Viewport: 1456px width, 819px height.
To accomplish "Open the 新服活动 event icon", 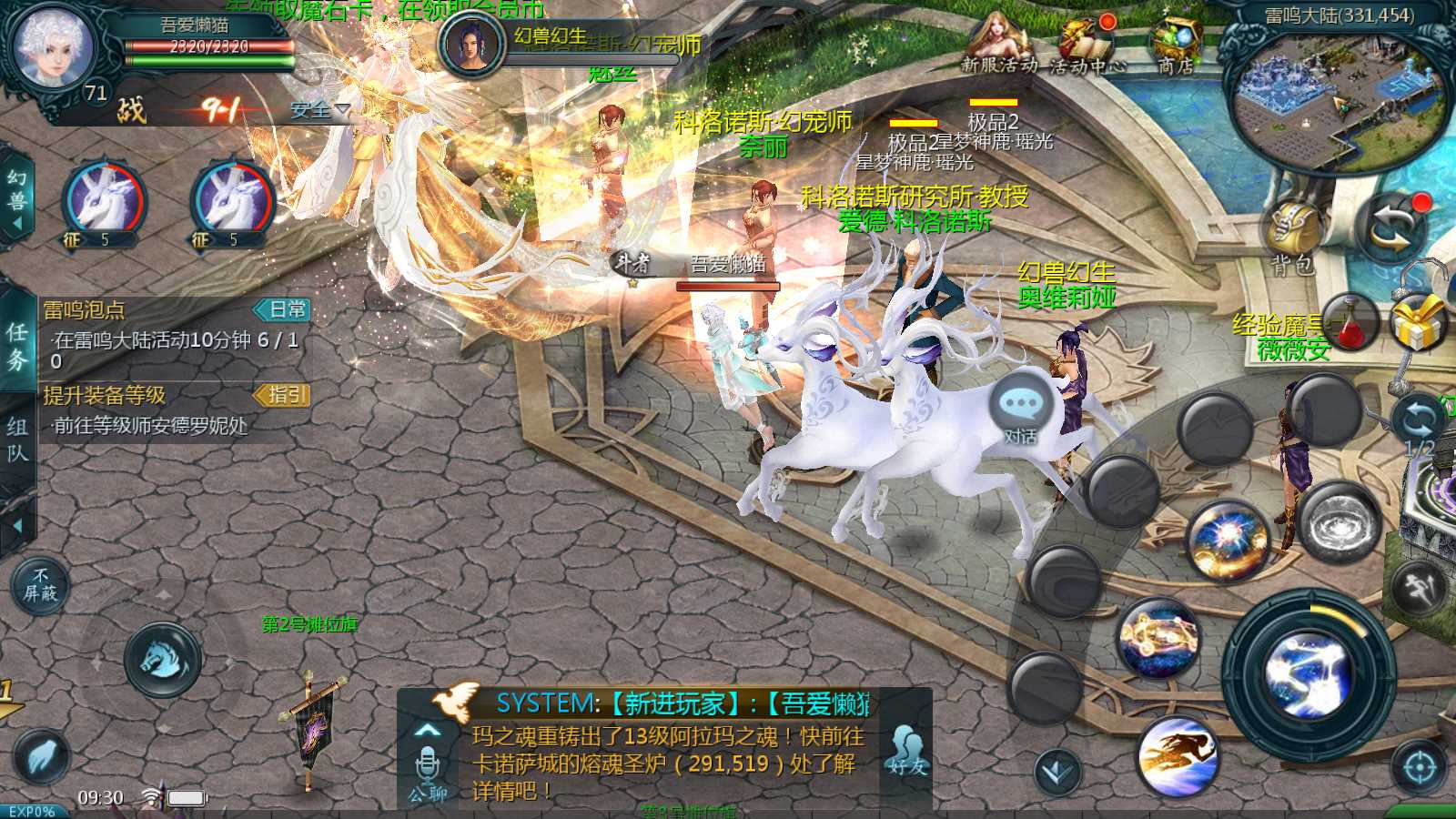I will click(998, 45).
